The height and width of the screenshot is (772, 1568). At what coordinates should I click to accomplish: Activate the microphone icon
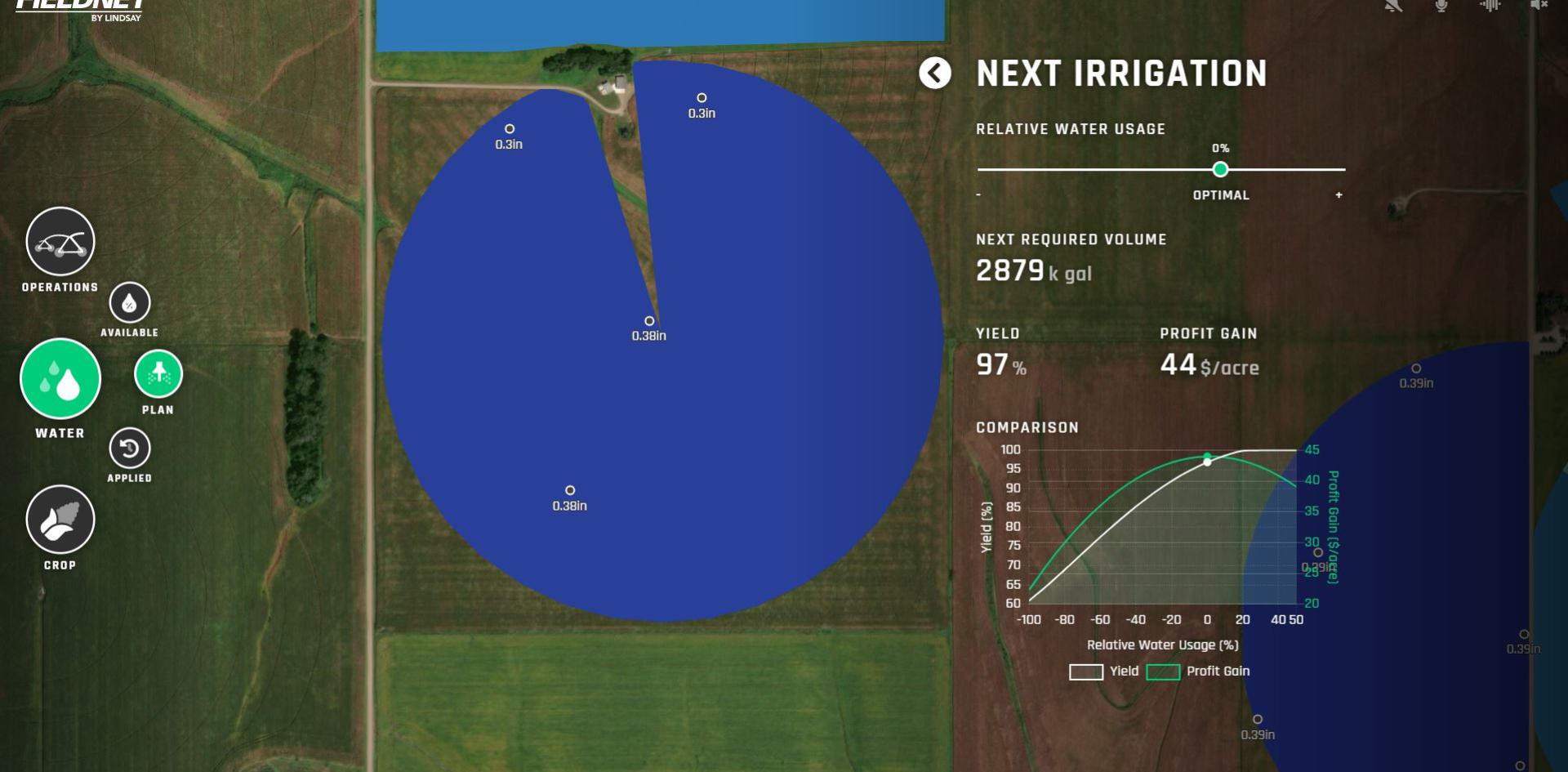[x=1441, y=6]
